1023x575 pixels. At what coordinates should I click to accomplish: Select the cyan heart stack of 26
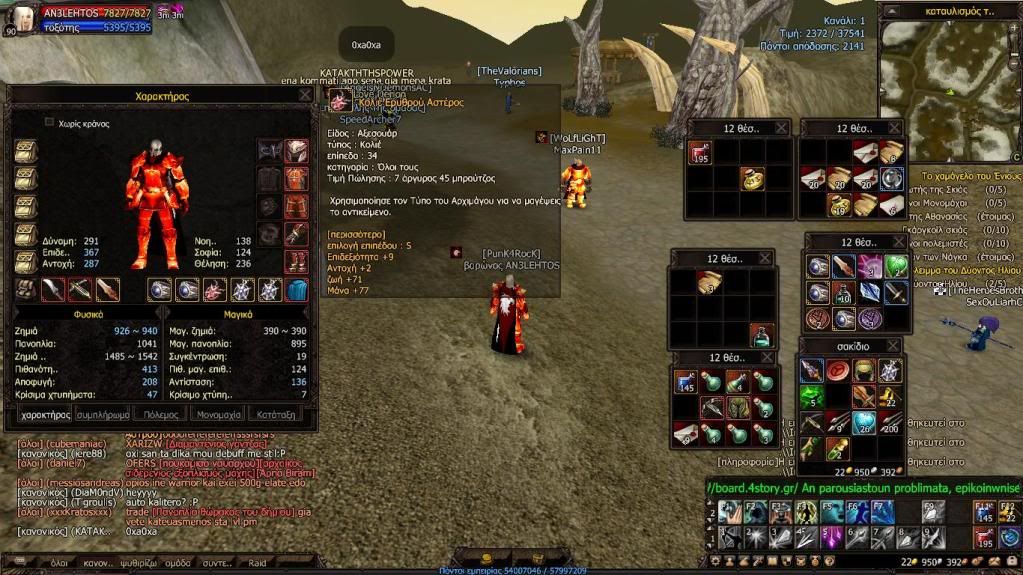[x=864, y=423]
